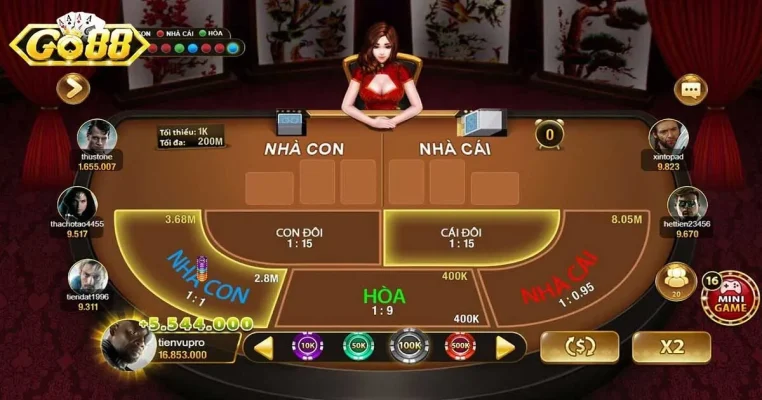Screen dimensions: 762x400
Task: Select the 10K purple chip
Action: coord(307,347)
